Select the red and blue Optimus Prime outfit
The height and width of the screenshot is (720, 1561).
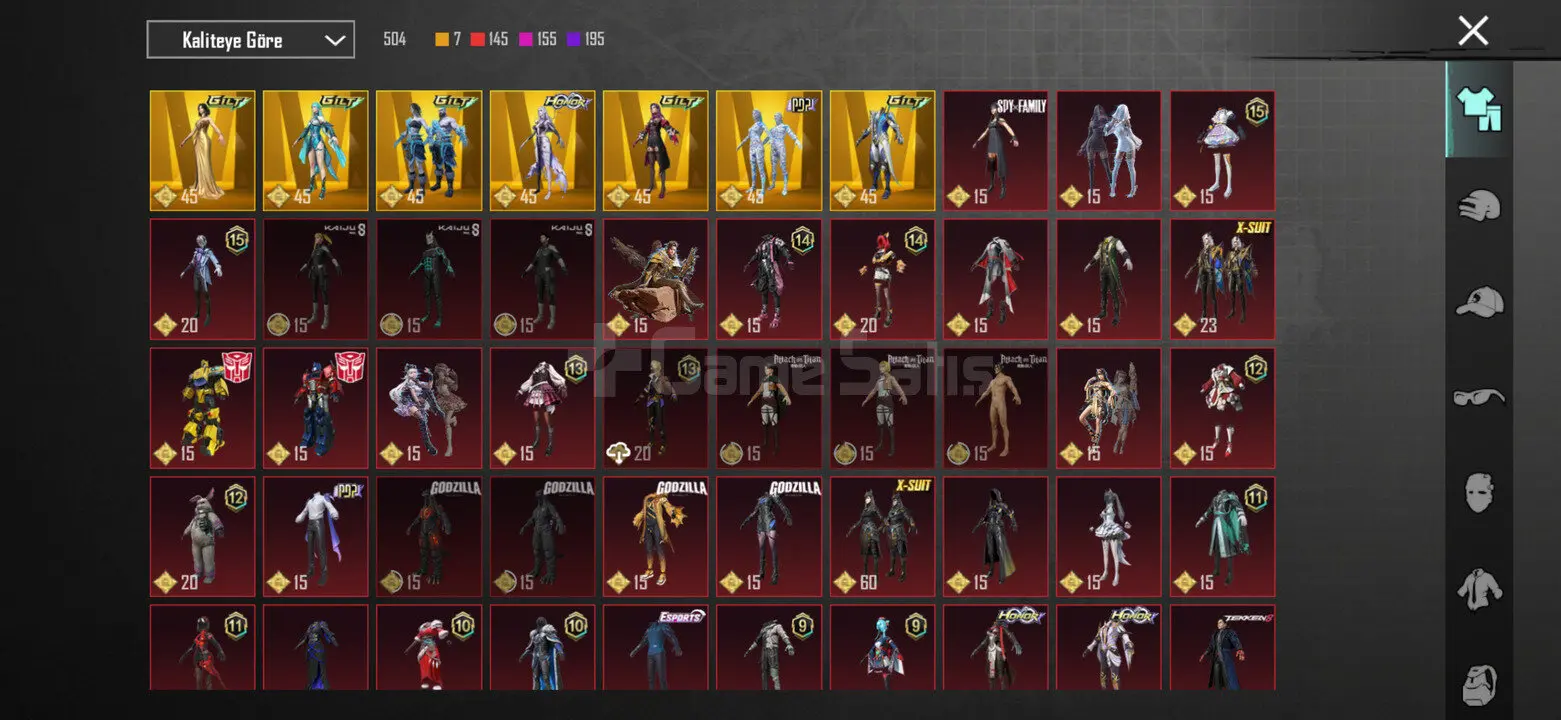(x=315, y=408)
